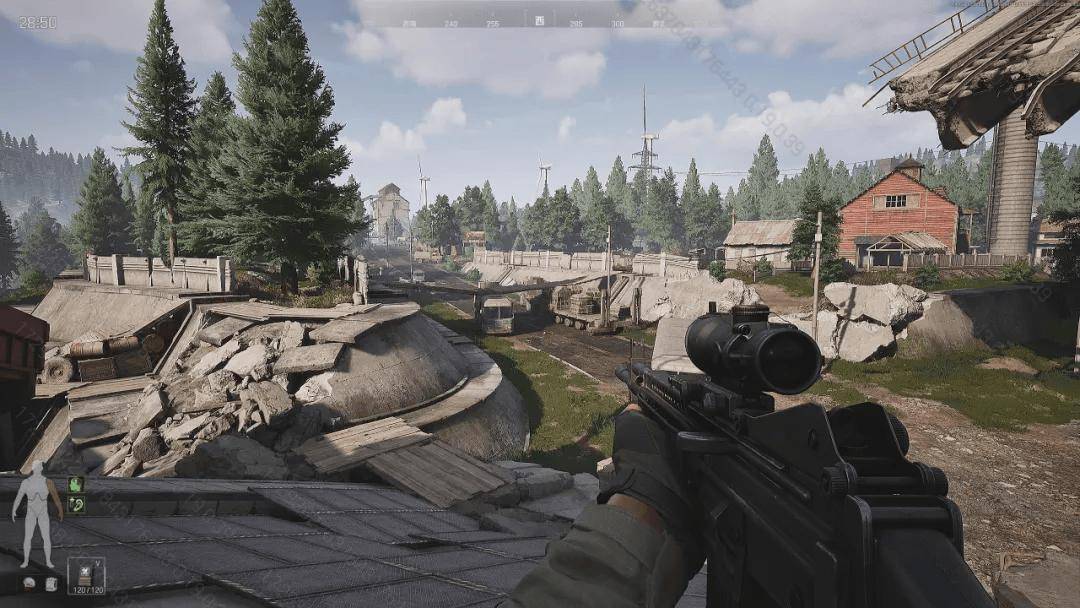Click the compass heading bar

pos(540,19)
